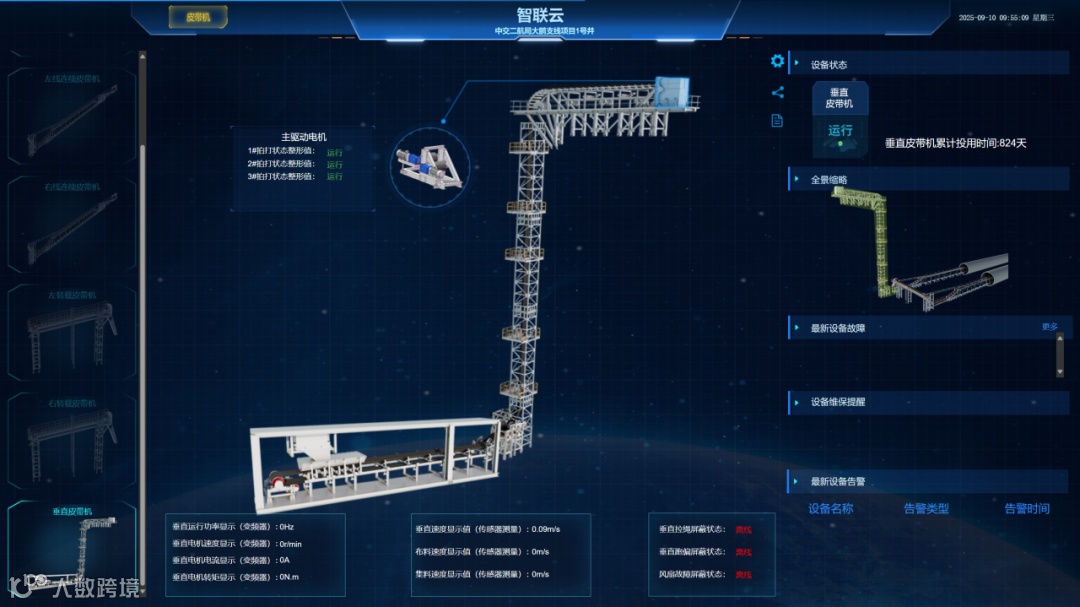
Task: Click the share icon
Action: 777,93
